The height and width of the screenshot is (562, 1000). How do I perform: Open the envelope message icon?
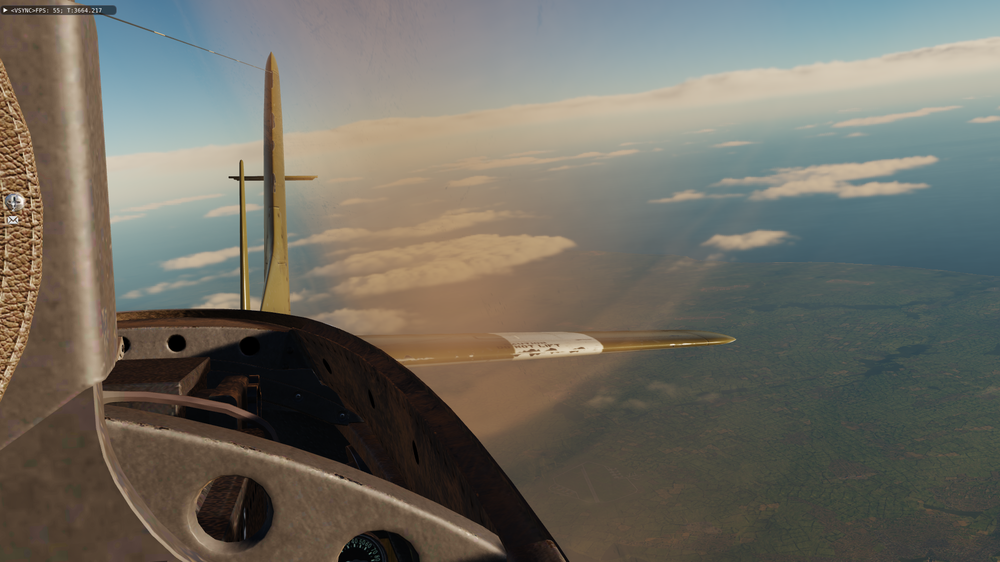(13, 219)
